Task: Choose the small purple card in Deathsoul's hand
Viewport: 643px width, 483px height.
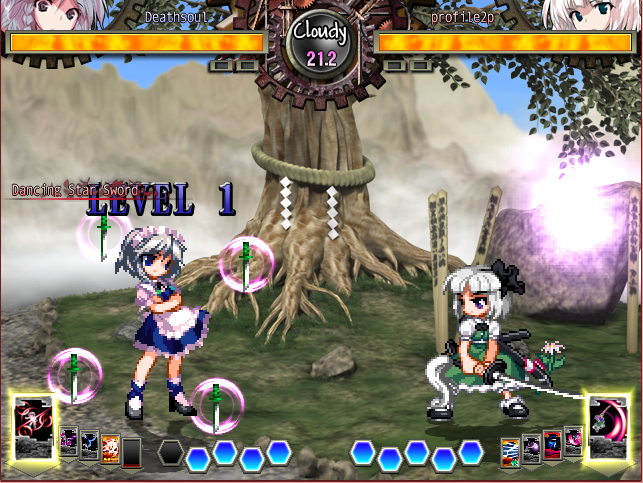Action: pos(69,441)
